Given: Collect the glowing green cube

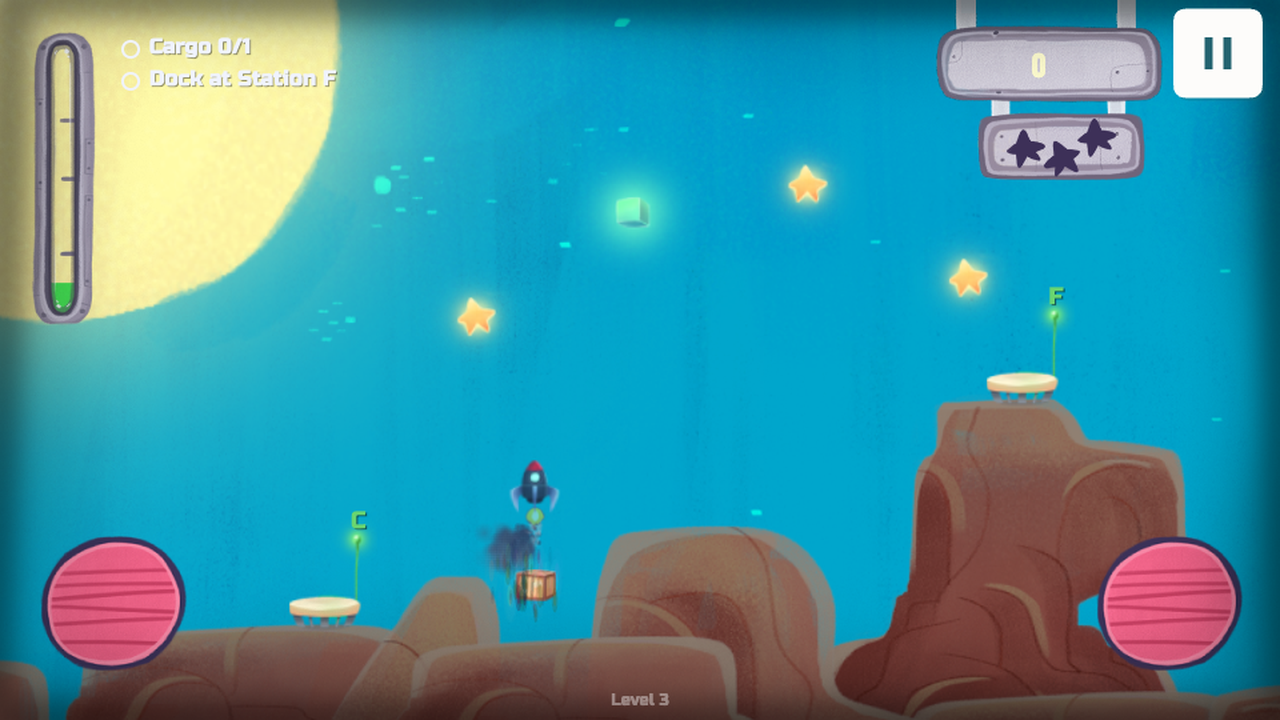Looking at the screenshot, I should 631,213.
